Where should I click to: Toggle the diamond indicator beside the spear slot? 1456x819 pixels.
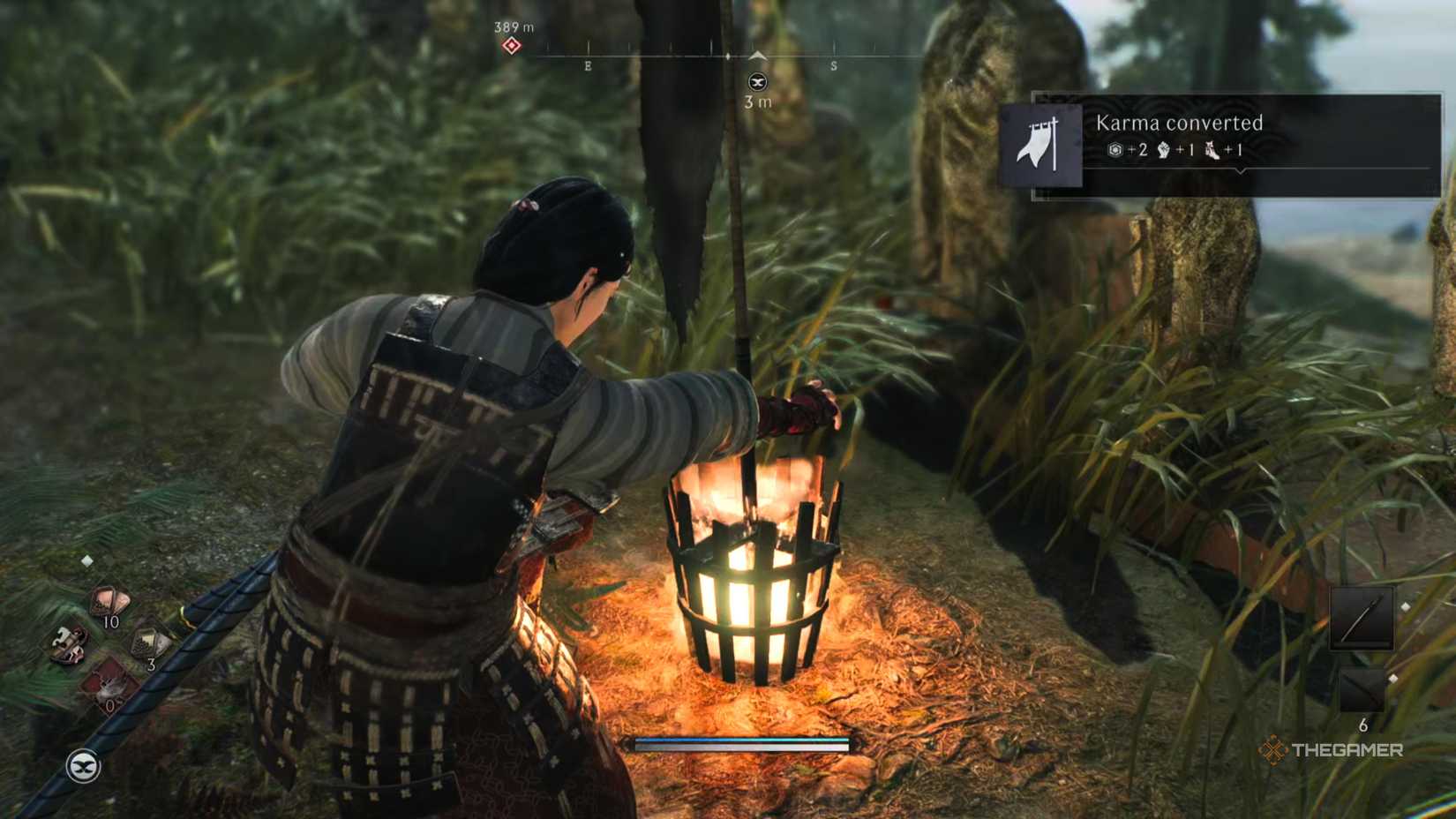click(1406, 606)
